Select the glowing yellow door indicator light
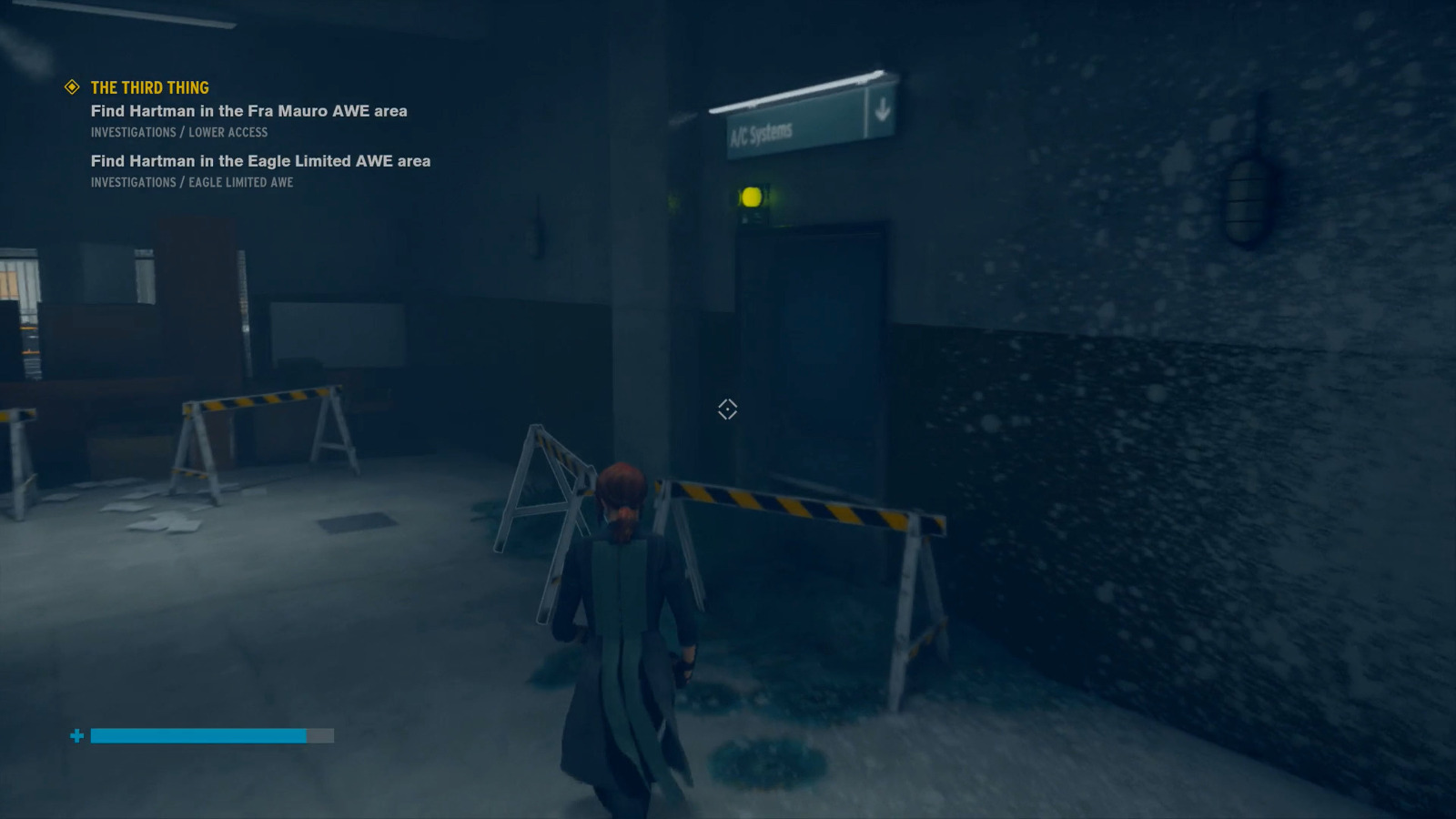 coord(752,195)
